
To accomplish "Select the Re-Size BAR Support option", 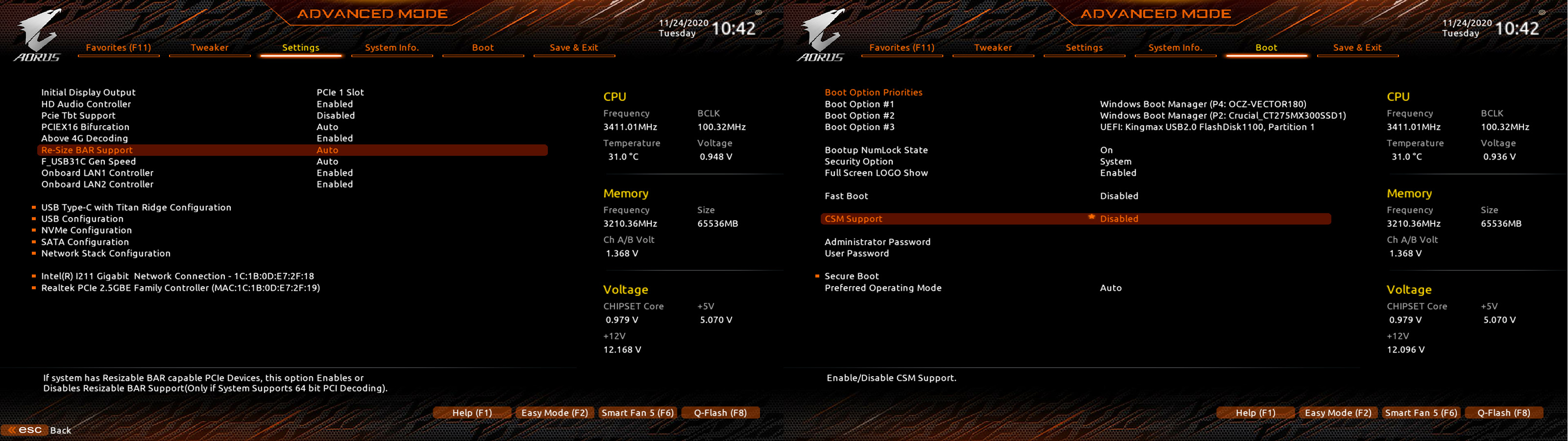I will click(87, 150).
